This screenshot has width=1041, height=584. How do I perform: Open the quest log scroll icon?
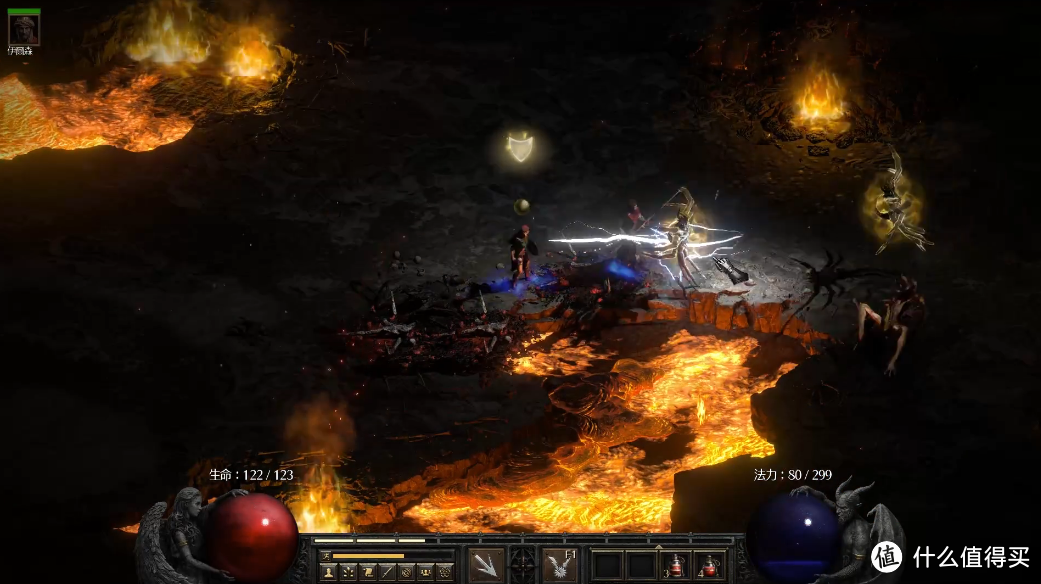[x=367, y=572]
